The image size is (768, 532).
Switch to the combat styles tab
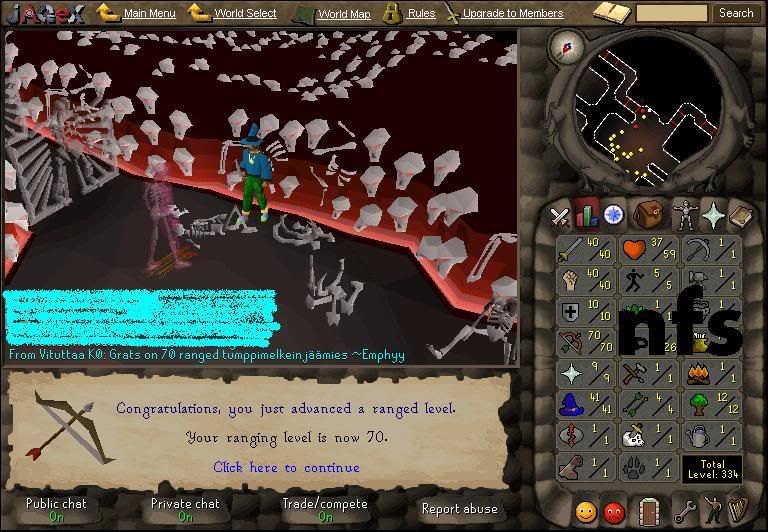(560, 215)
